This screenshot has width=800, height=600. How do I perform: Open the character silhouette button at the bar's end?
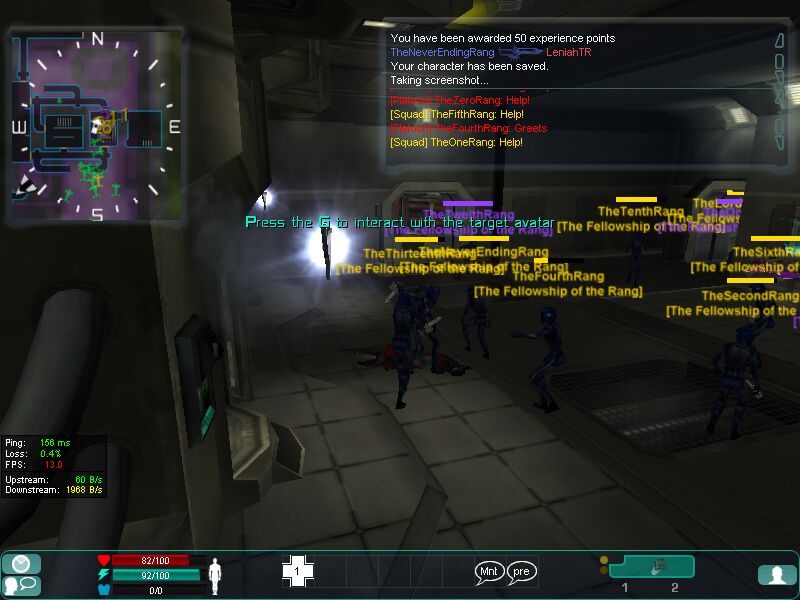pyautogui.click(x=776, y=575)
